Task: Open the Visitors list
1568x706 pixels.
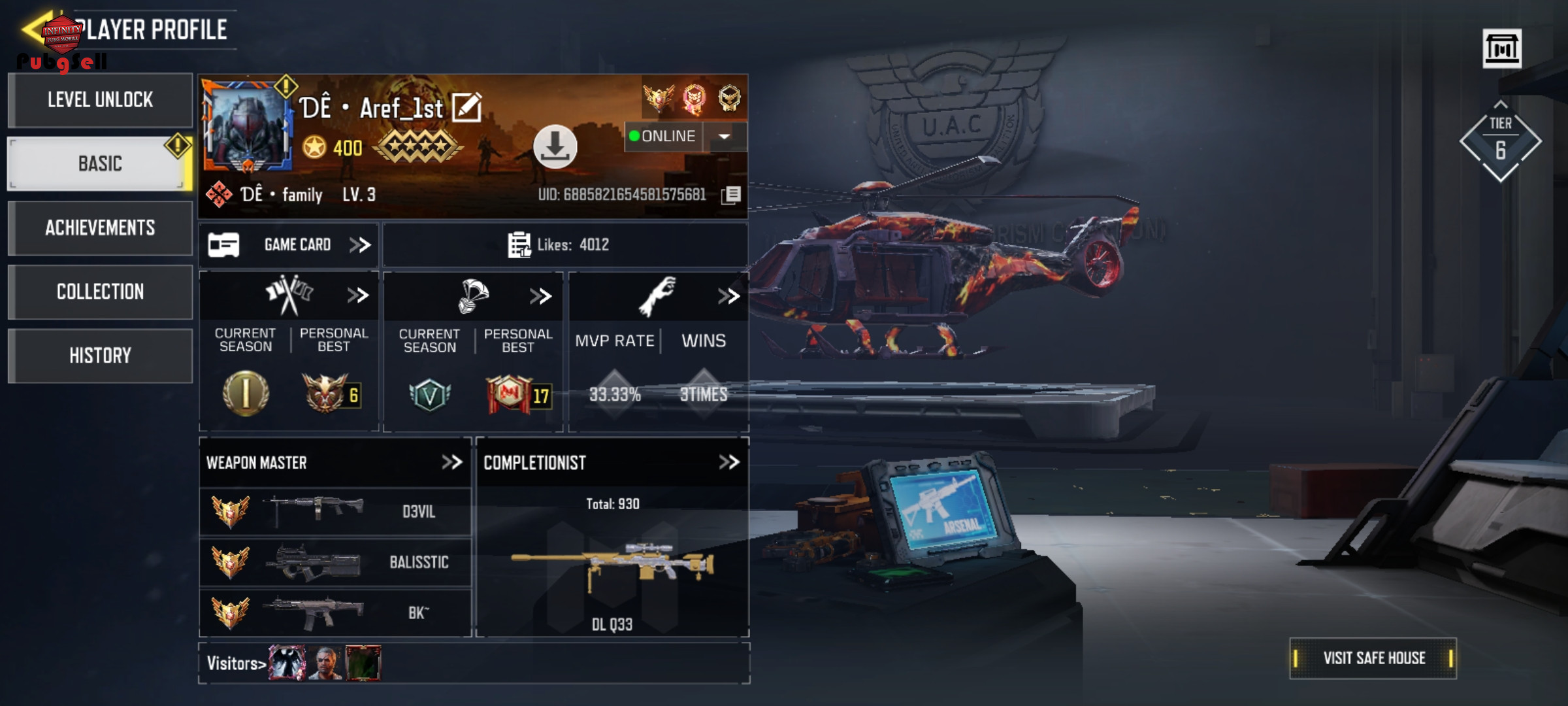Action: (236, 664)
